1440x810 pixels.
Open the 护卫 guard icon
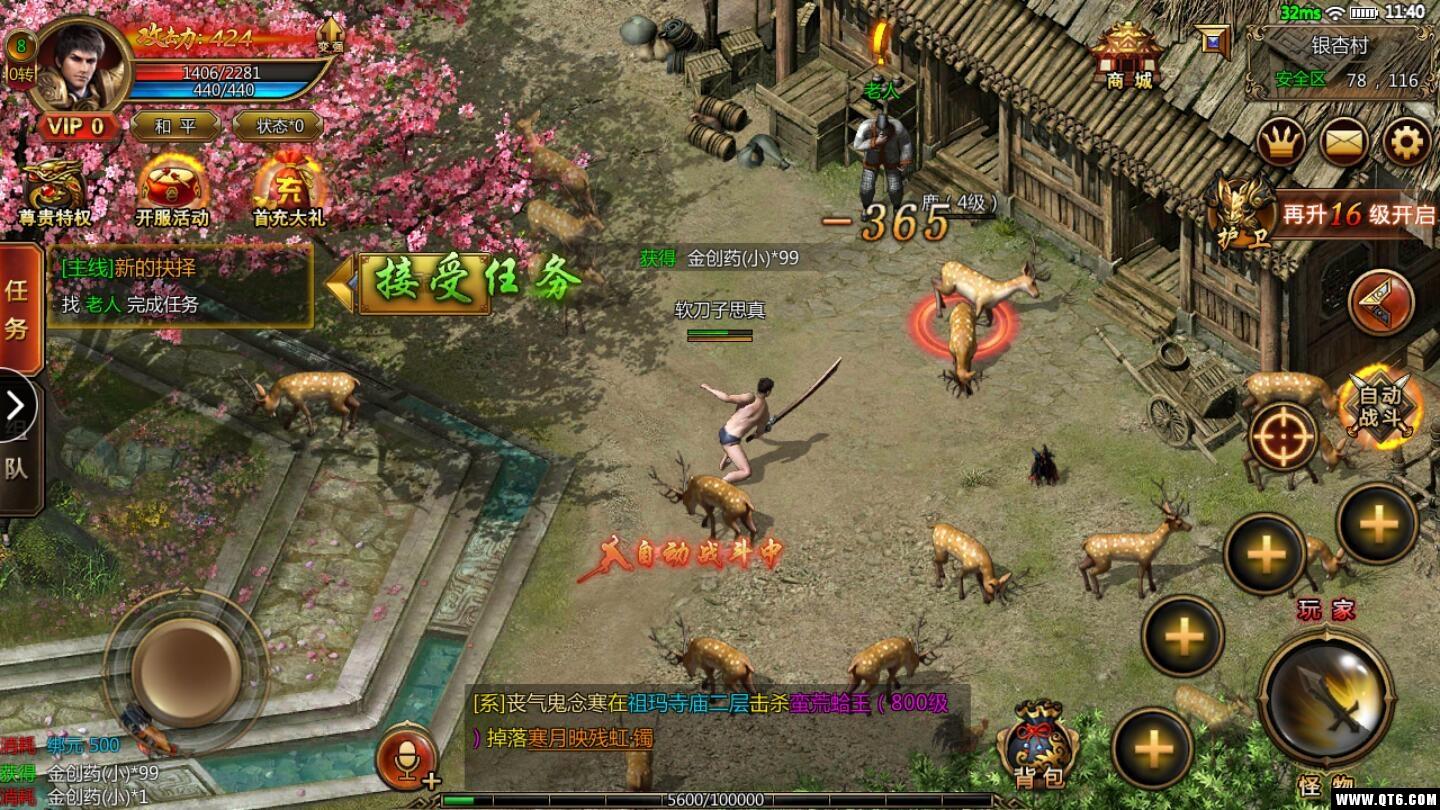click(x=1238, y=211)
